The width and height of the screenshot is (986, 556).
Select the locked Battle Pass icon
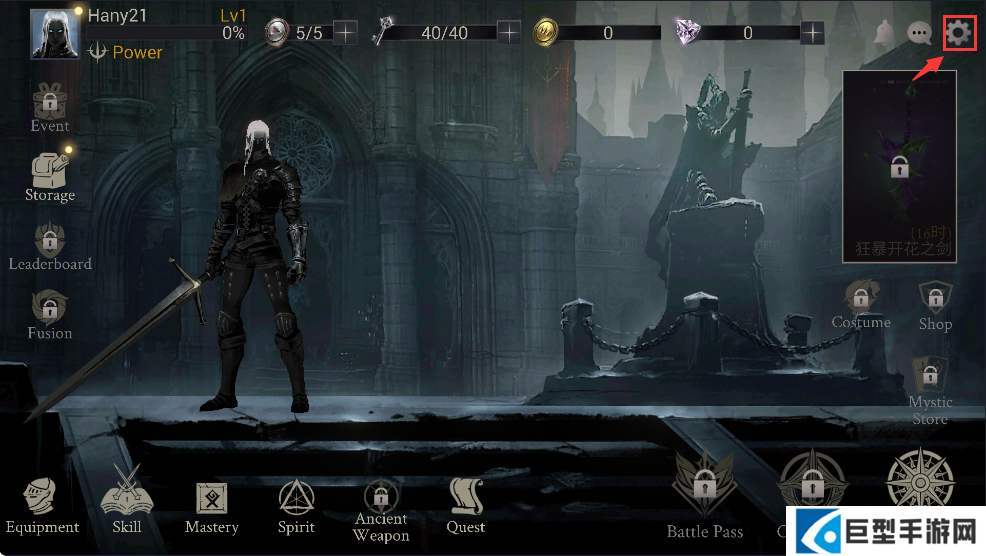coord(705,487)
